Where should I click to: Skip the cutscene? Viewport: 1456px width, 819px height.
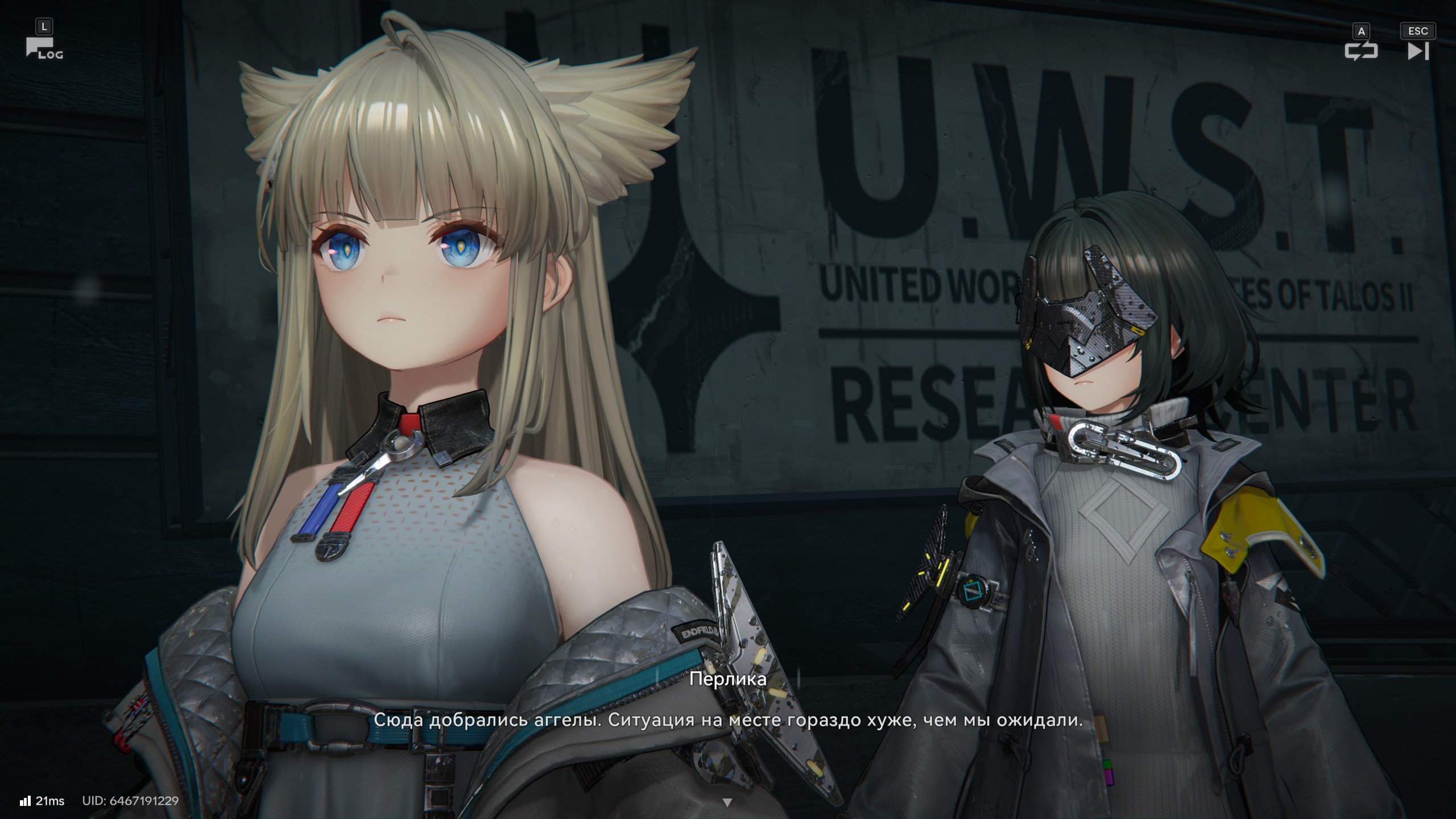pos(1417,51)
